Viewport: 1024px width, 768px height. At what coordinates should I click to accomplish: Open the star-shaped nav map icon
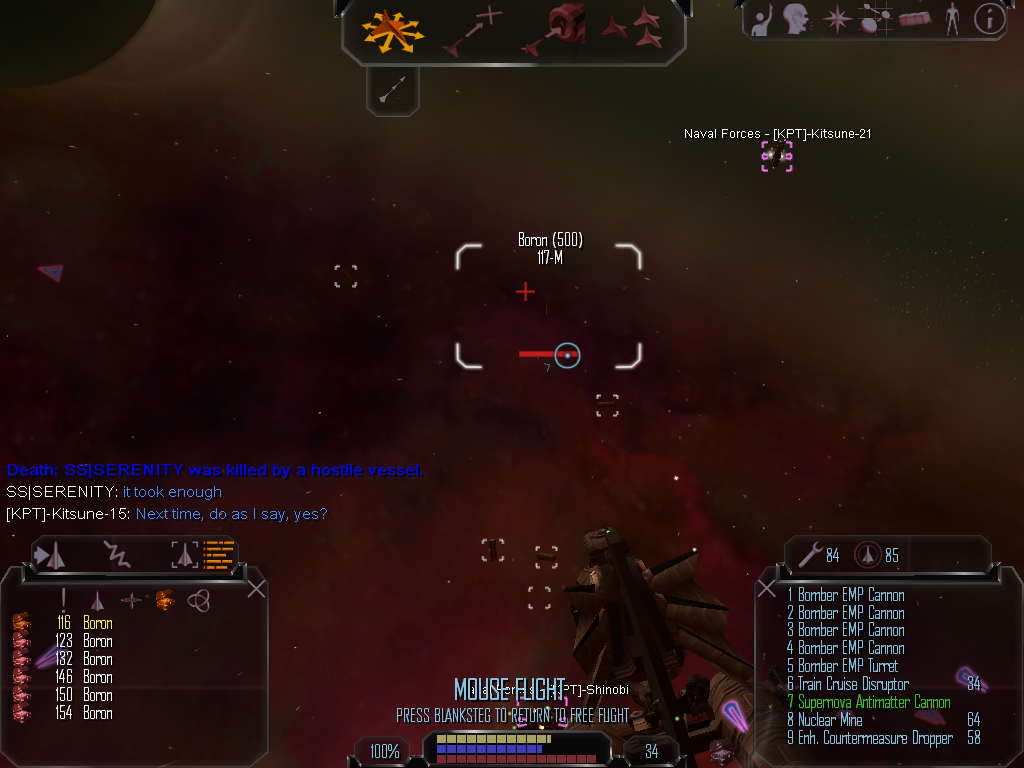[836, 18]
